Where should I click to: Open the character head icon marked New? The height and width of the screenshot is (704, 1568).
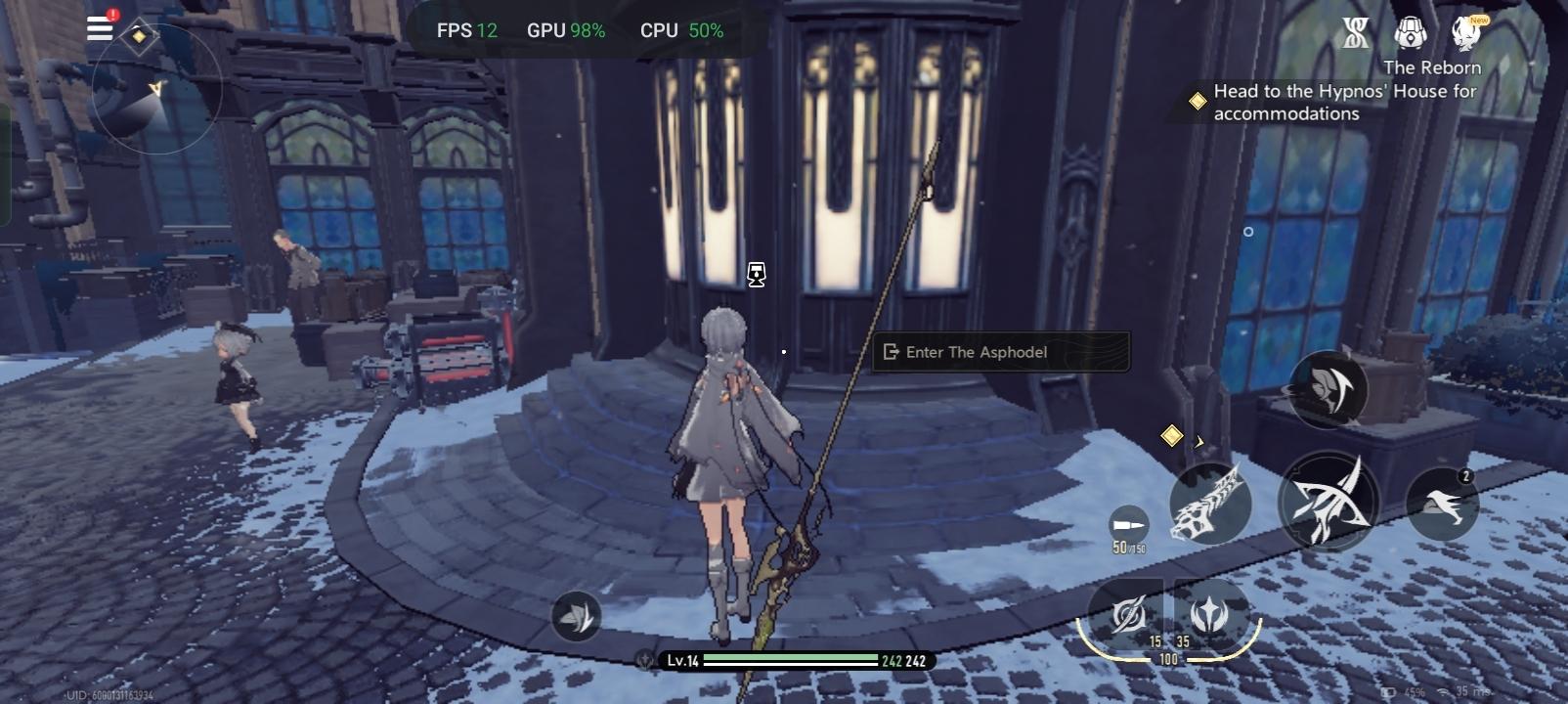pos(1465,33)
